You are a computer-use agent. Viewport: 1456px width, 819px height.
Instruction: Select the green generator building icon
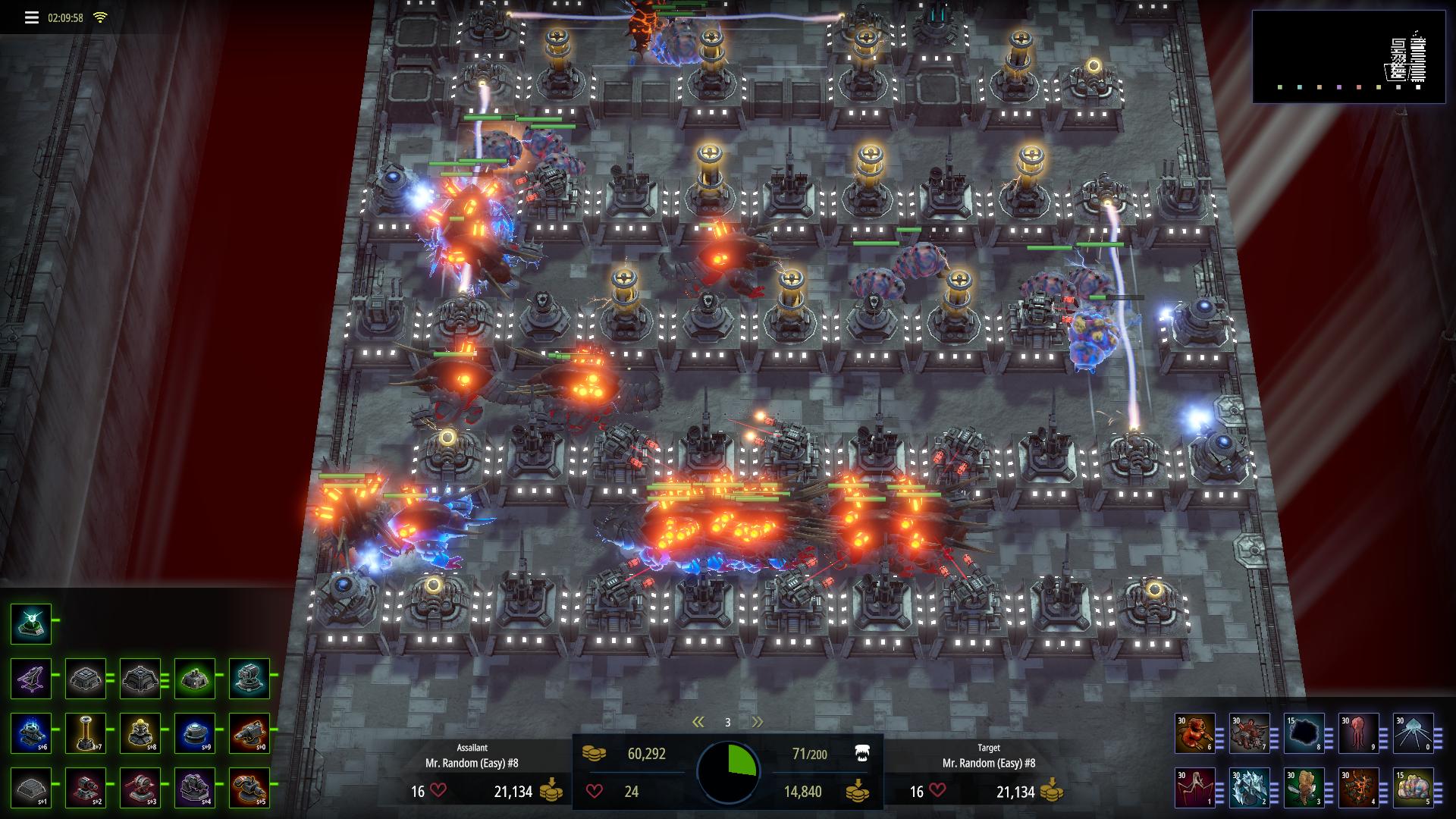194,679
